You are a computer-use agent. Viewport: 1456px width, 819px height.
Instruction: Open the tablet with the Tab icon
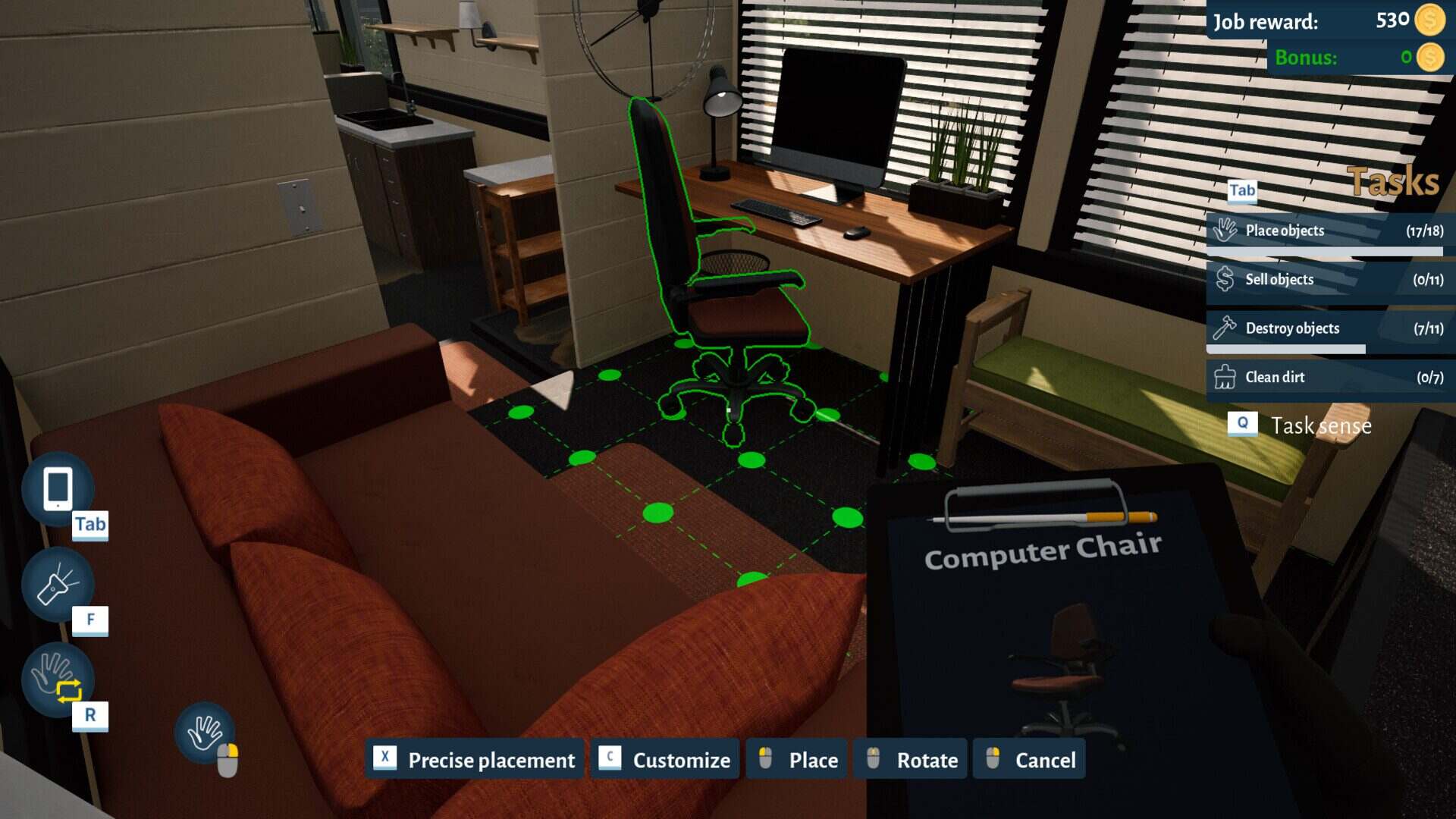58,489
